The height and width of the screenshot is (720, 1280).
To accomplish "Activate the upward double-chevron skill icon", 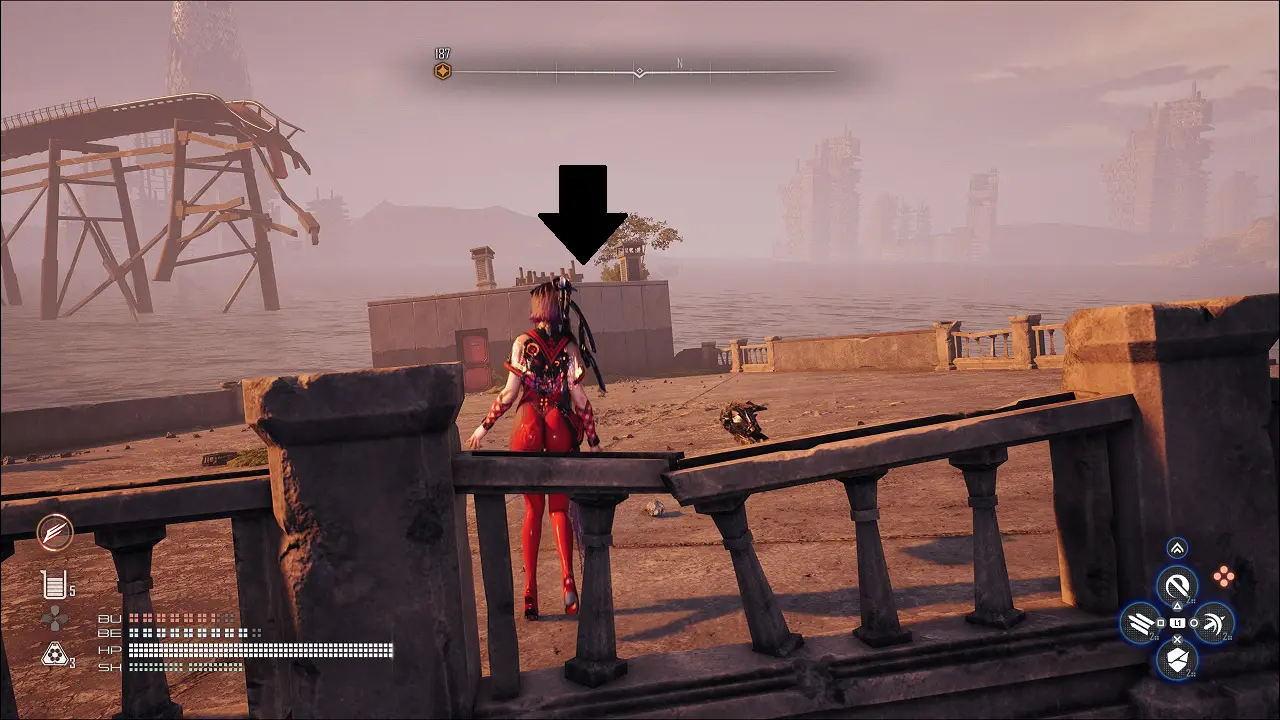I will [1177, 548].
